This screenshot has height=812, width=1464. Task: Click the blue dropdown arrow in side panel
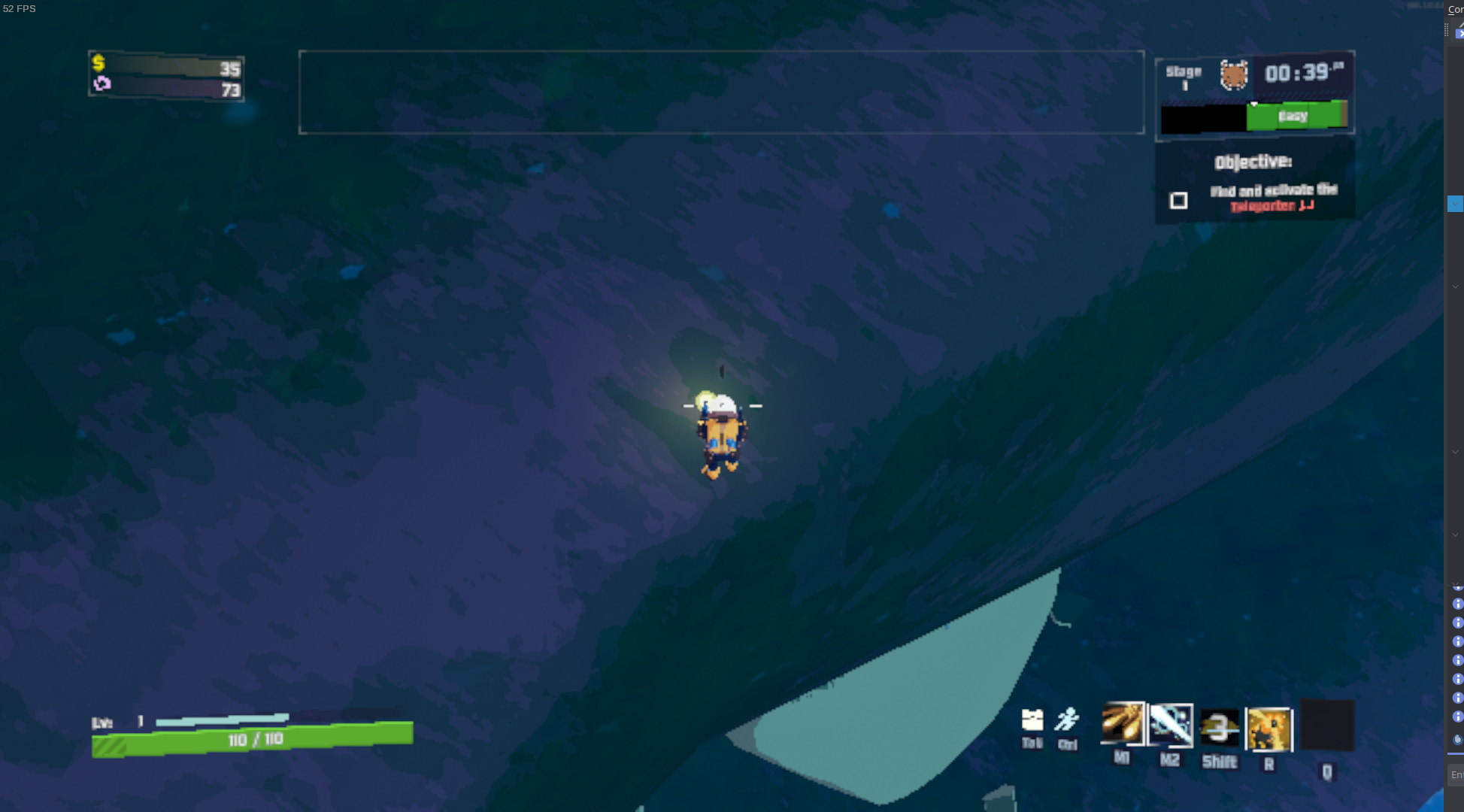click(1455, 204)
